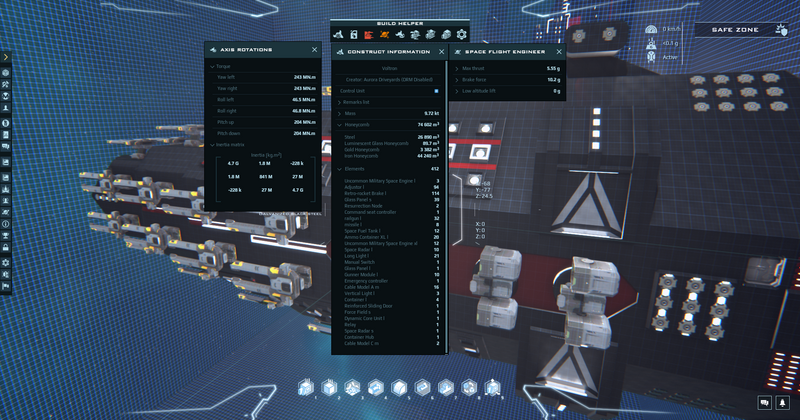Open the chat bubble icon at bottom right
Screen dimensions: 800x420
click(x=765, y=403)
